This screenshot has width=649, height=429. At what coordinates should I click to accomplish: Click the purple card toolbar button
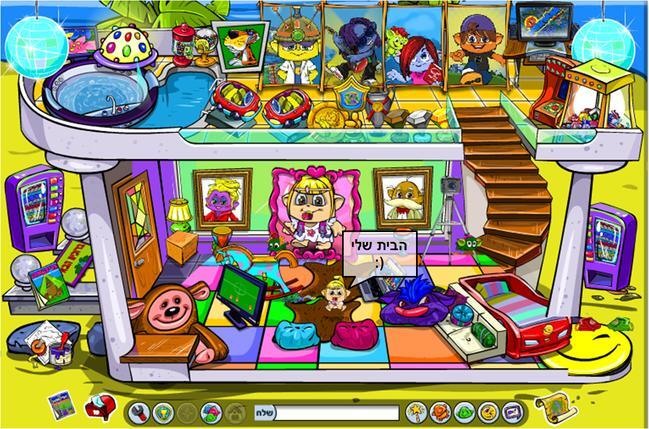(x=511, y=411)
